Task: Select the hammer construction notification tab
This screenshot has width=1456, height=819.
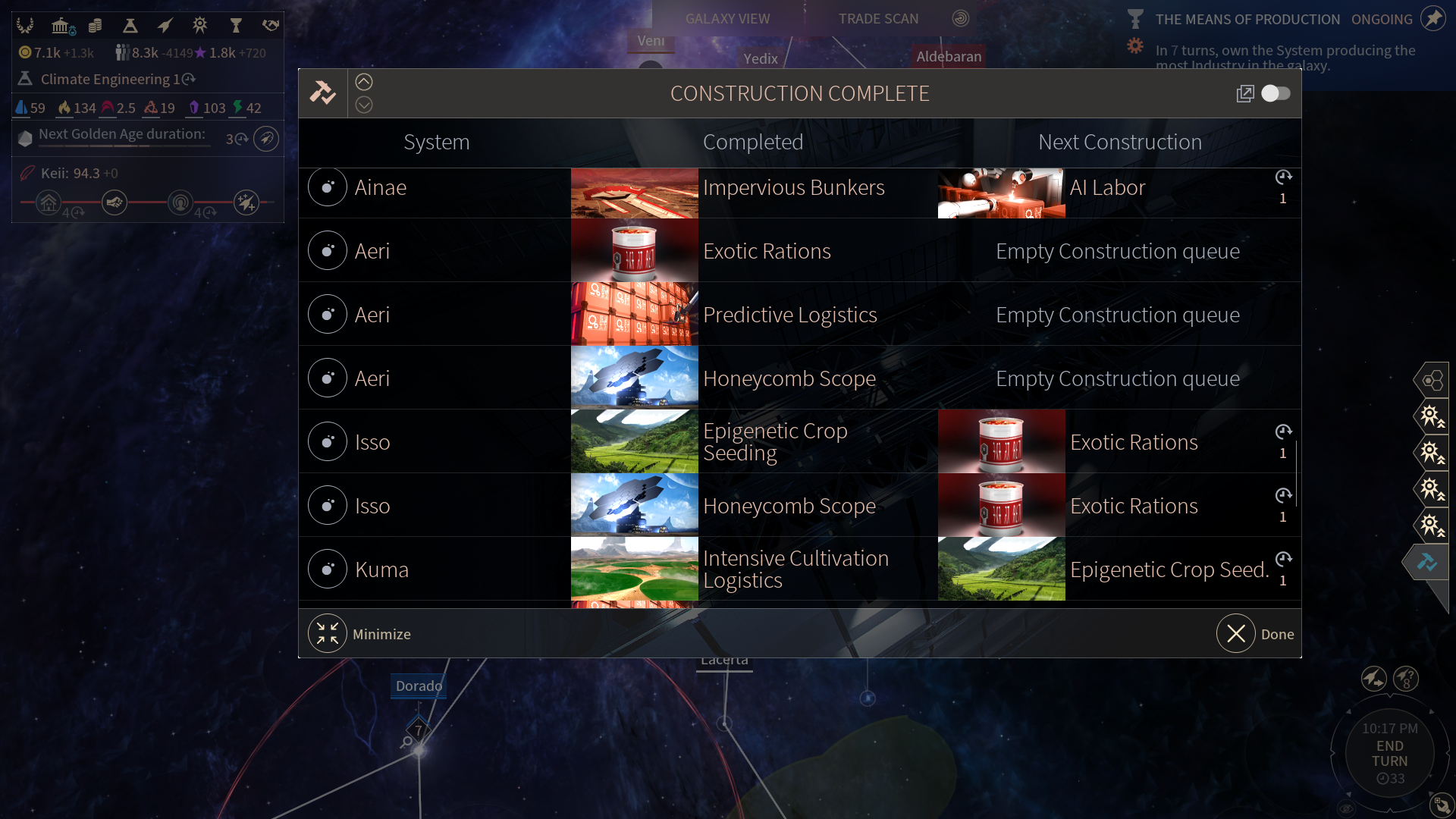Action: 1427,562
